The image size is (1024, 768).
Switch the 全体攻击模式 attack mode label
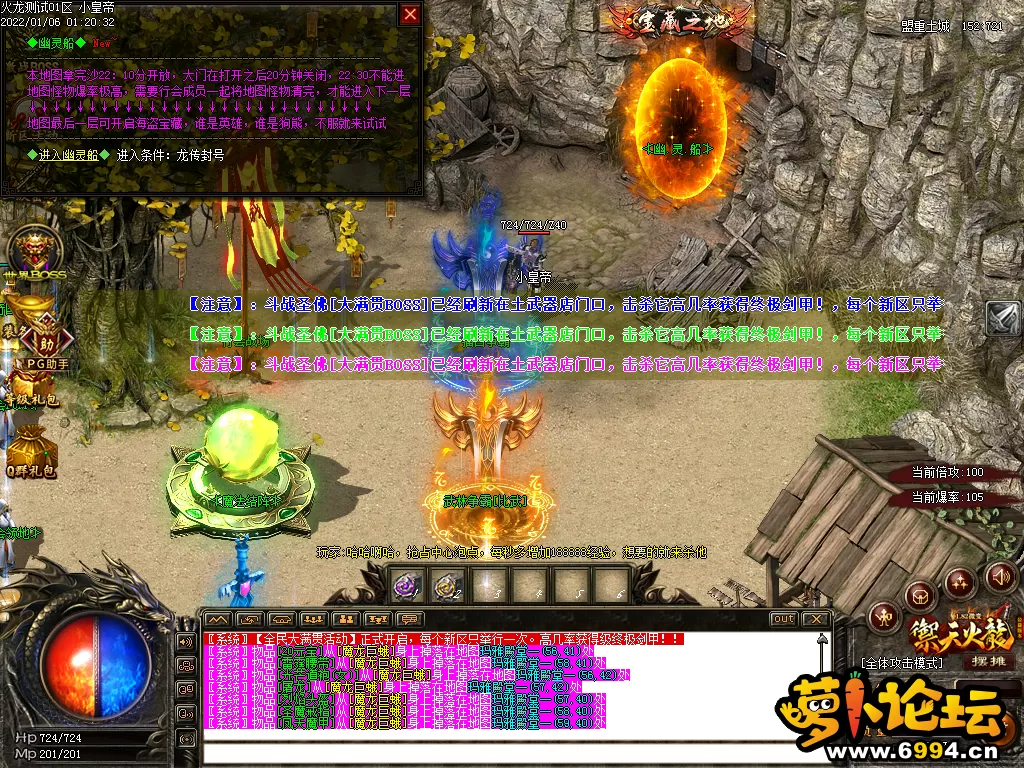coord(902,663)
